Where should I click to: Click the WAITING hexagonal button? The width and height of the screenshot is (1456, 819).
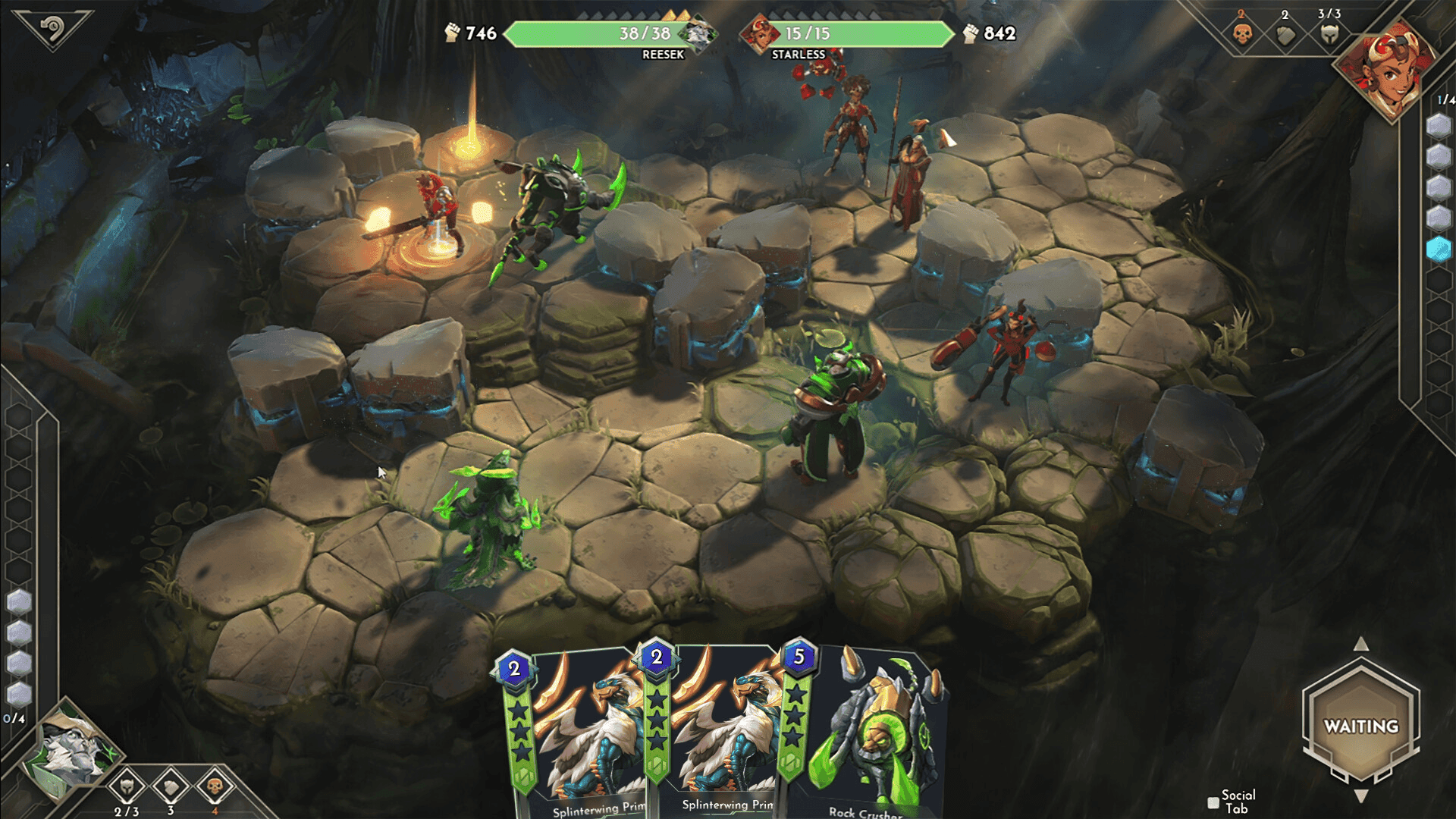point(1361,726)
